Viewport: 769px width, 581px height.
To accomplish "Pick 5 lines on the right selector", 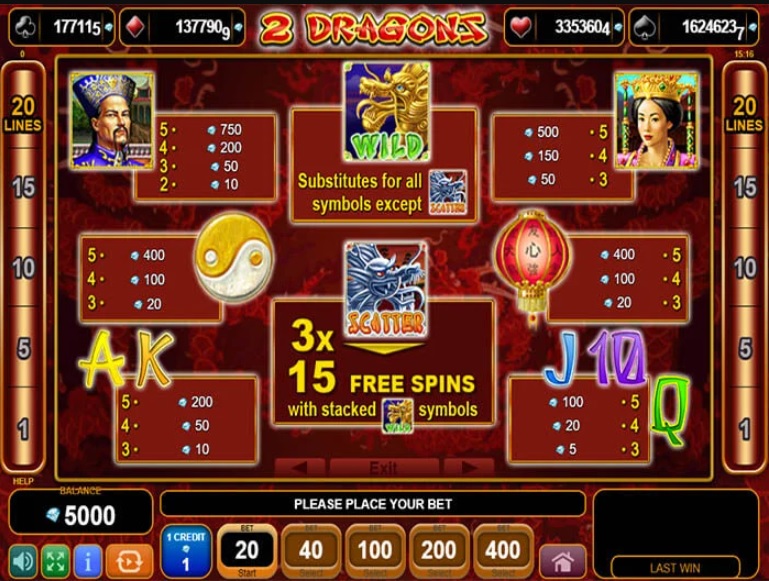I will tap(745, 349).
